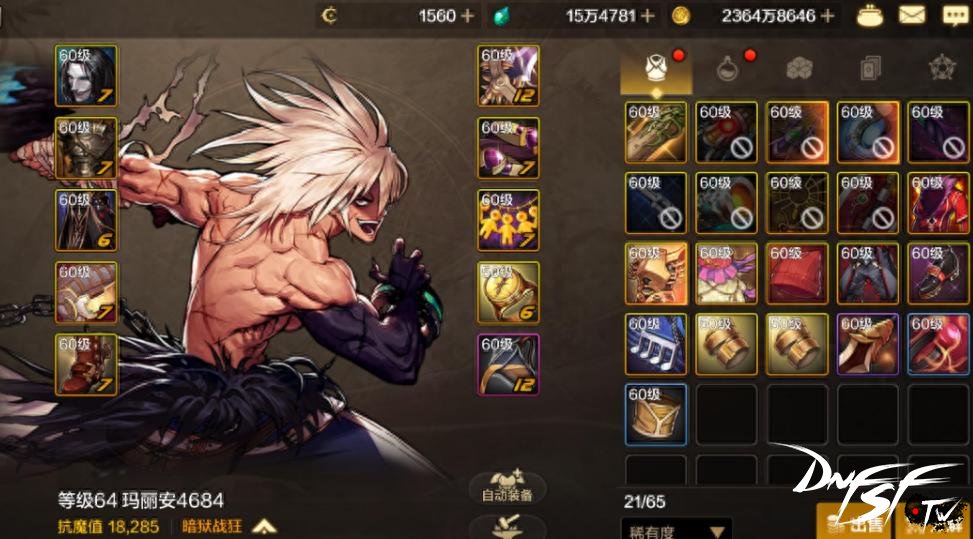Open the chat speech bubble
This screenshot has width=973, height=539.
(954, 15)
